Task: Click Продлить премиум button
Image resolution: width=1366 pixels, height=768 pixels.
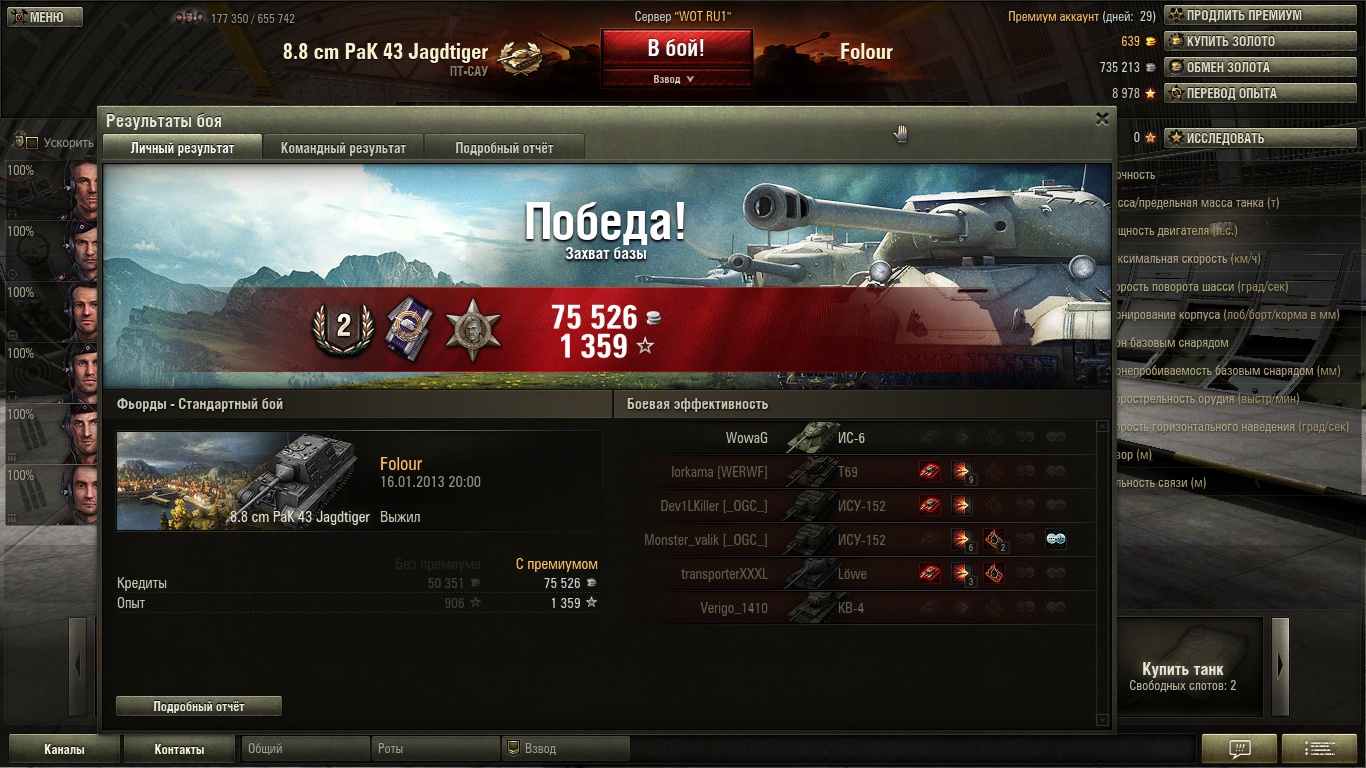Action: (1243, 16)
